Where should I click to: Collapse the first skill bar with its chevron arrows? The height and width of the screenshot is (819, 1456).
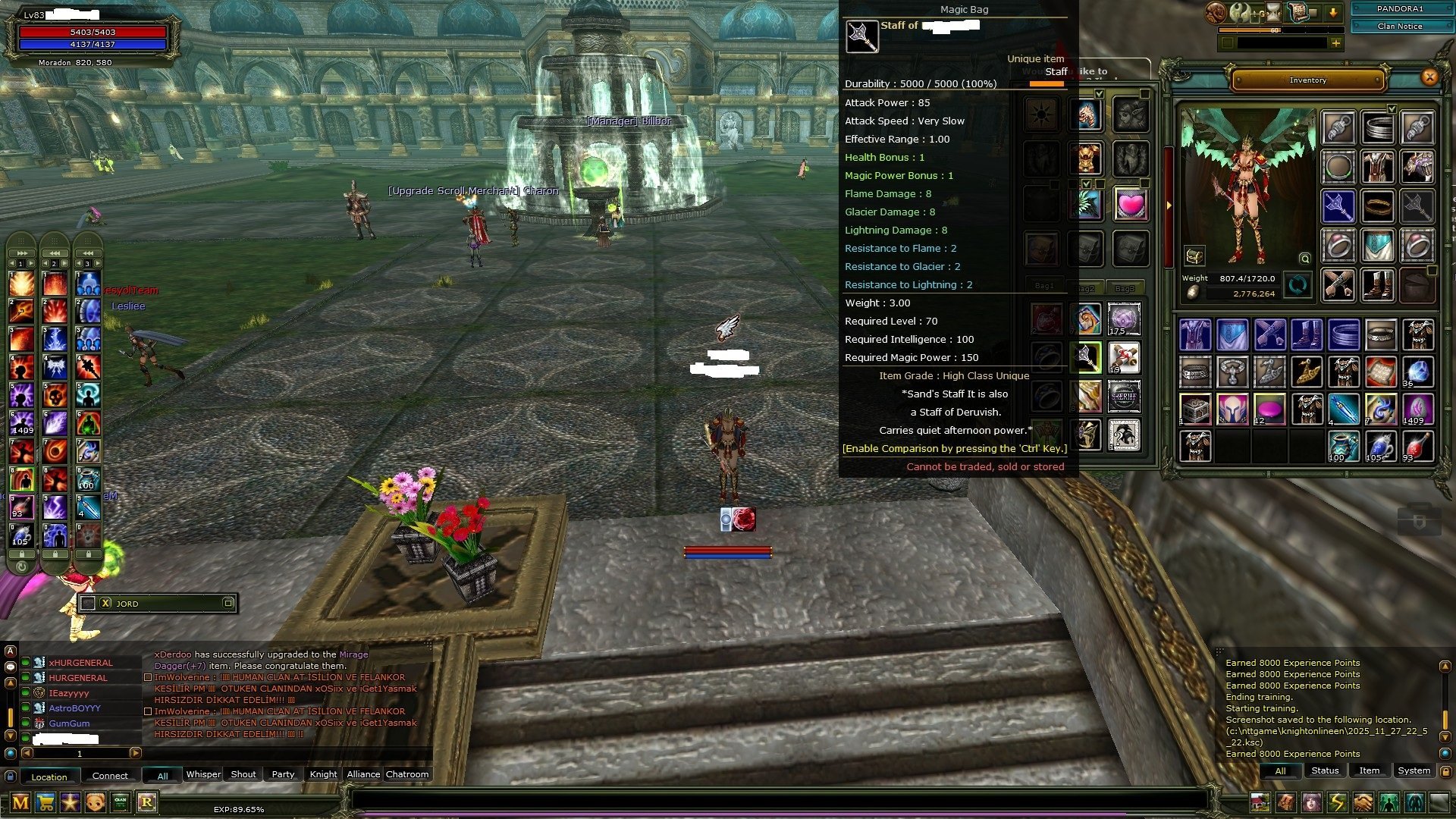22,253
